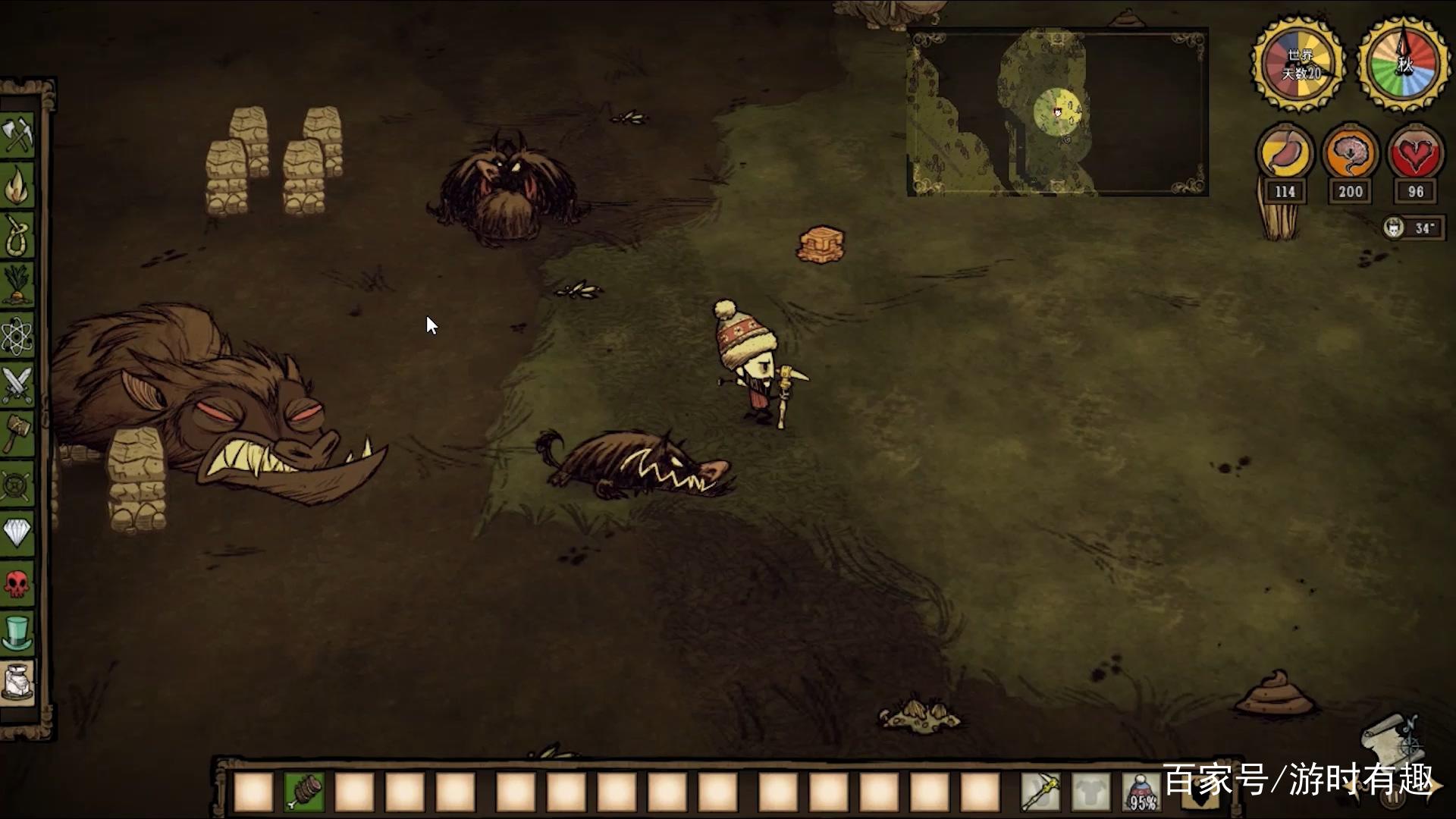
Task: Click the season clock dial
Action: 1404,64
